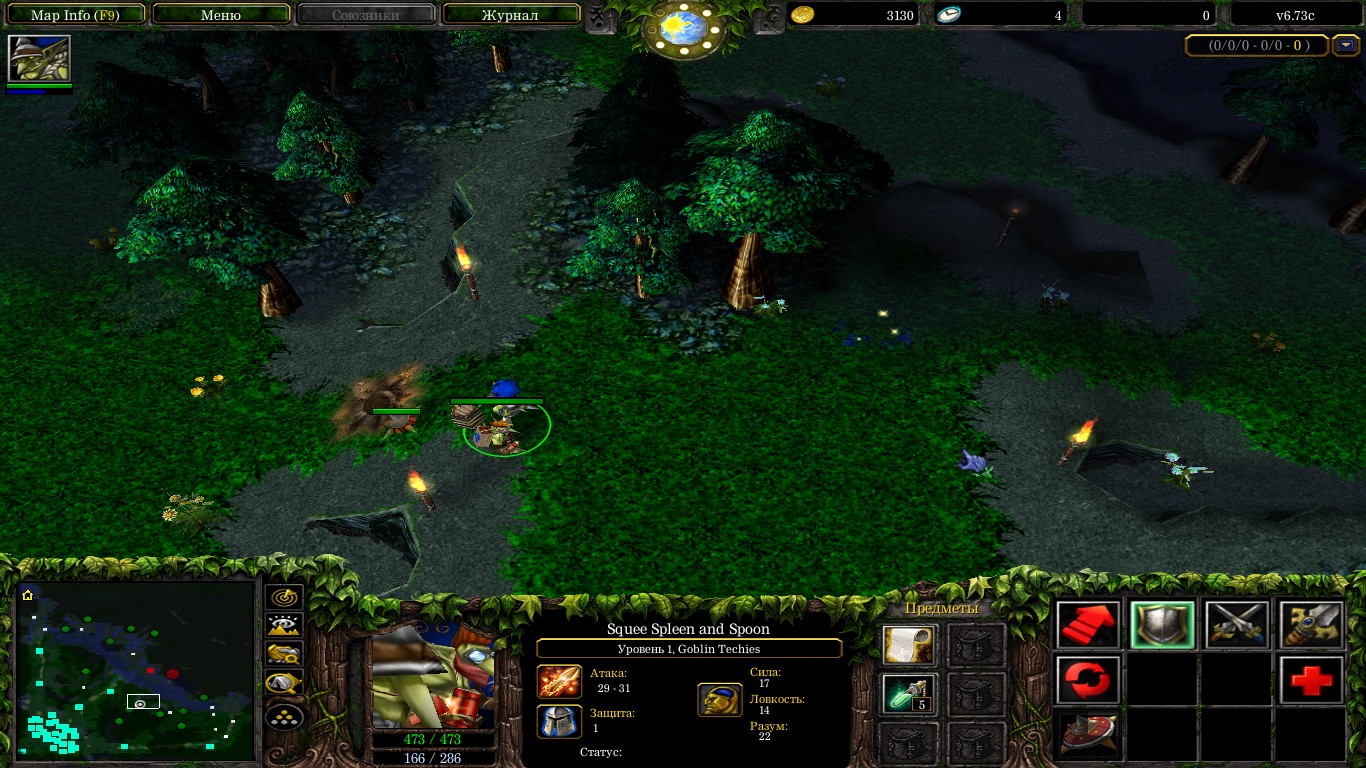1366x768 pixels.
Task: Open the red cross hero skills menu
Action: (x=1311, y=681)
